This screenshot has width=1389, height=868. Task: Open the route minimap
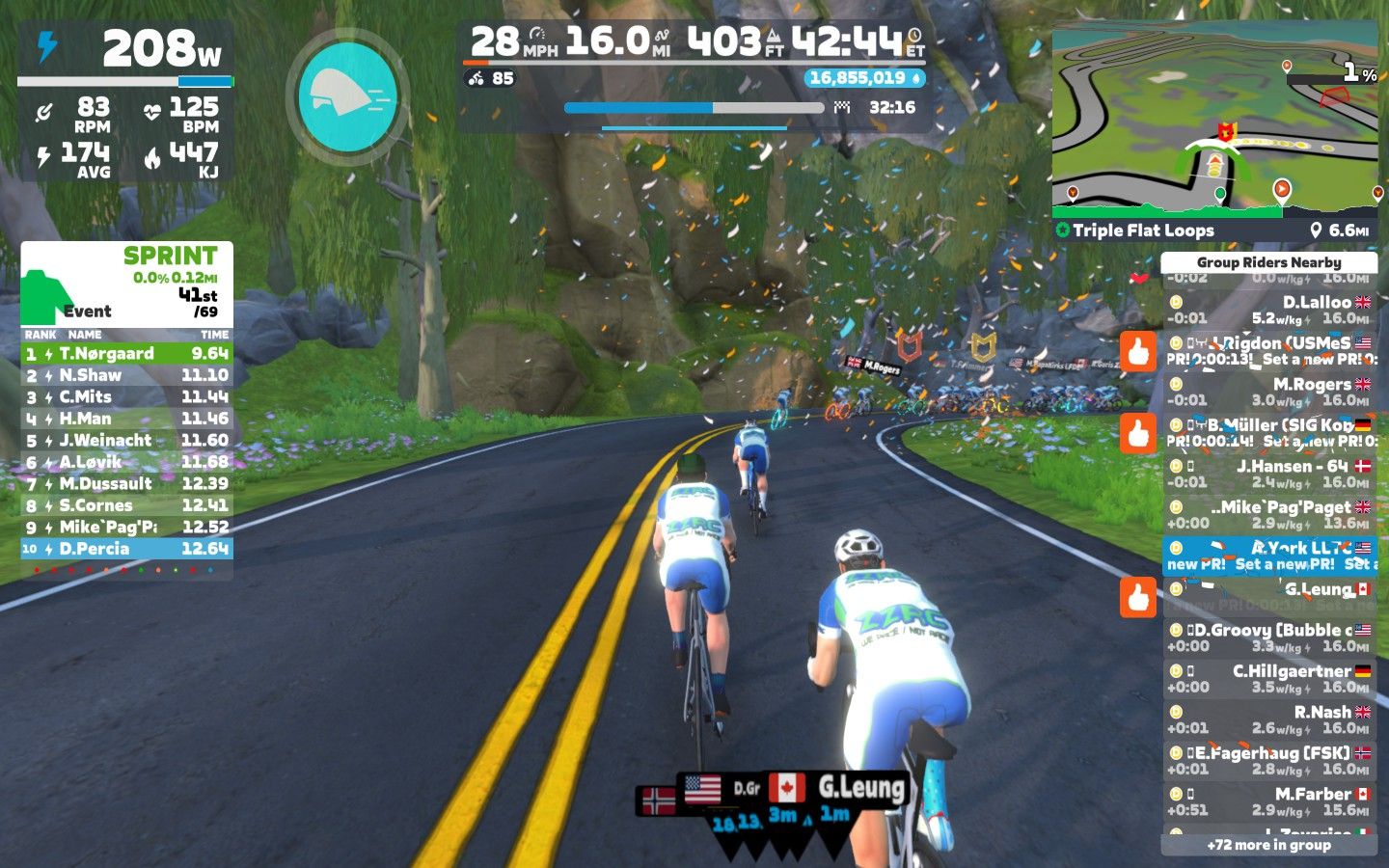pyautogui.click(x=1214, y=120)
